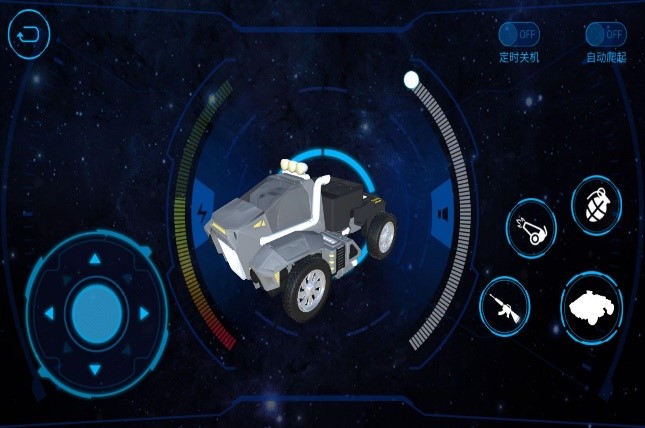This screenshot has height=428, width=645.
Task: Click the center circle of the joystick
Action: (x=96, y=313)
